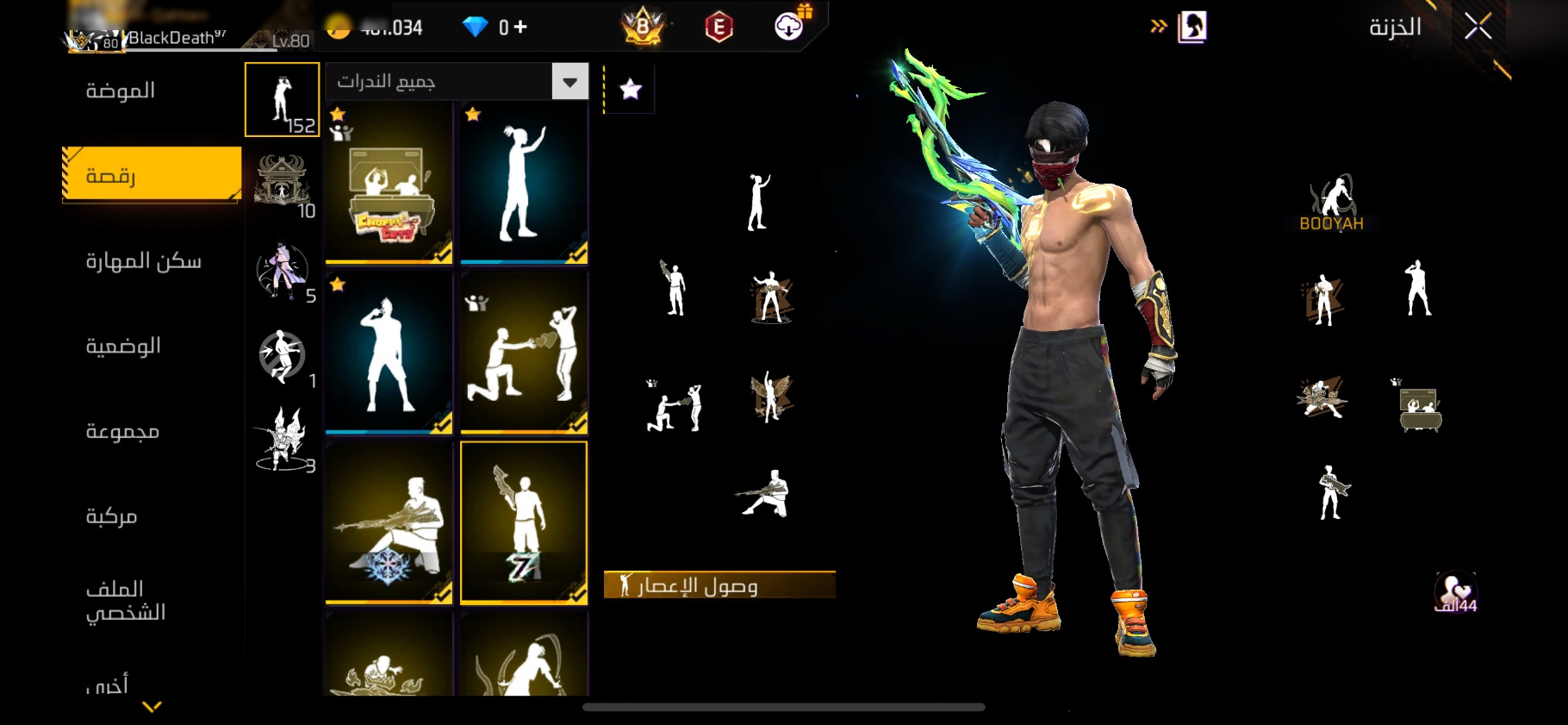Open the cloud download gift icon
The image size is (1568, 725).
click(789, 27)
